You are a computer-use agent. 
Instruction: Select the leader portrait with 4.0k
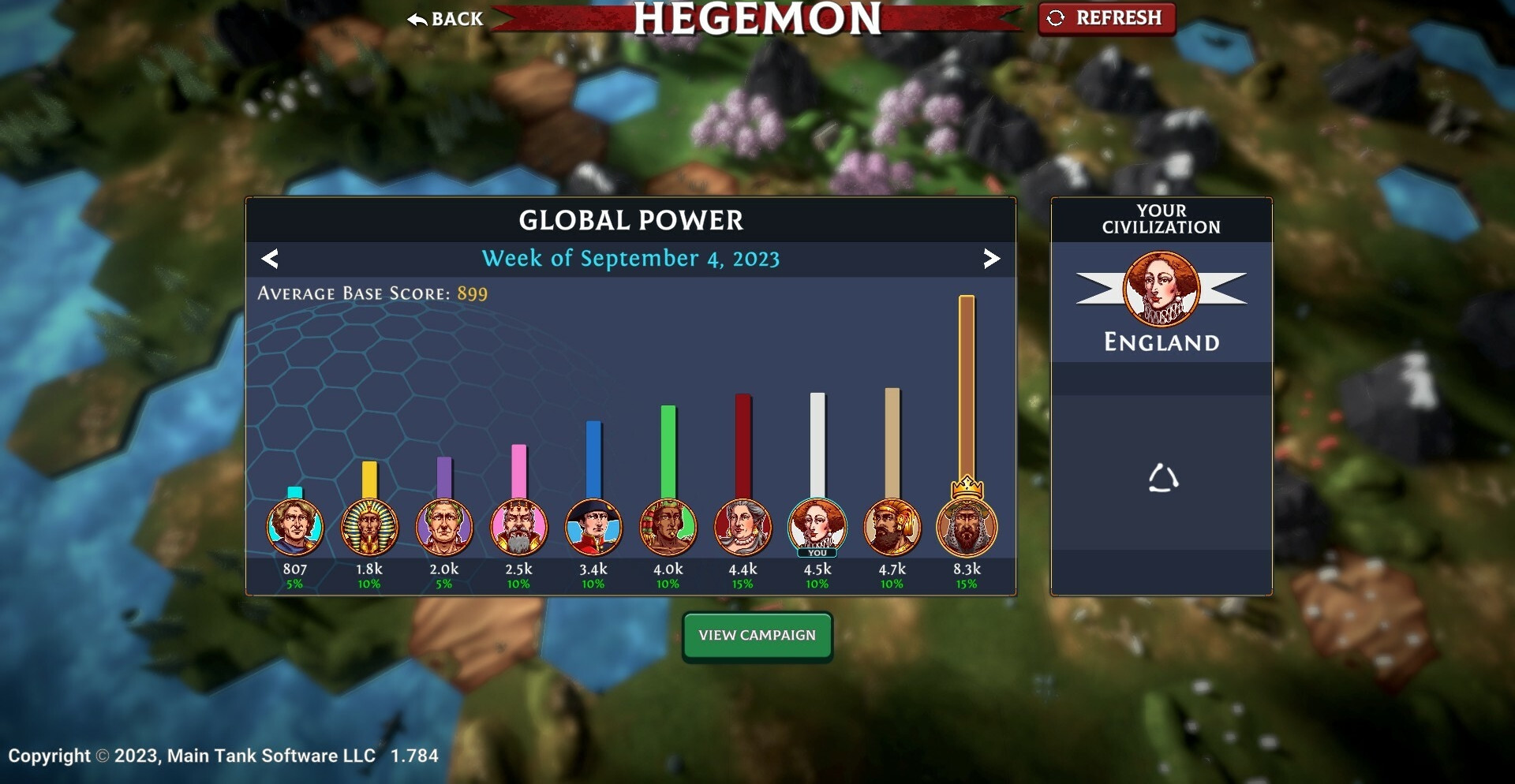tap(668, 527)
